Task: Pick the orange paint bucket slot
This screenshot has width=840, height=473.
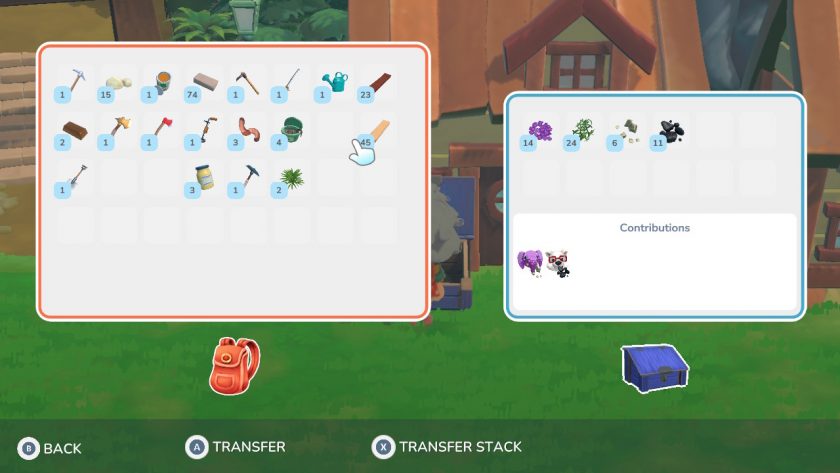Action: pos(161,83)
